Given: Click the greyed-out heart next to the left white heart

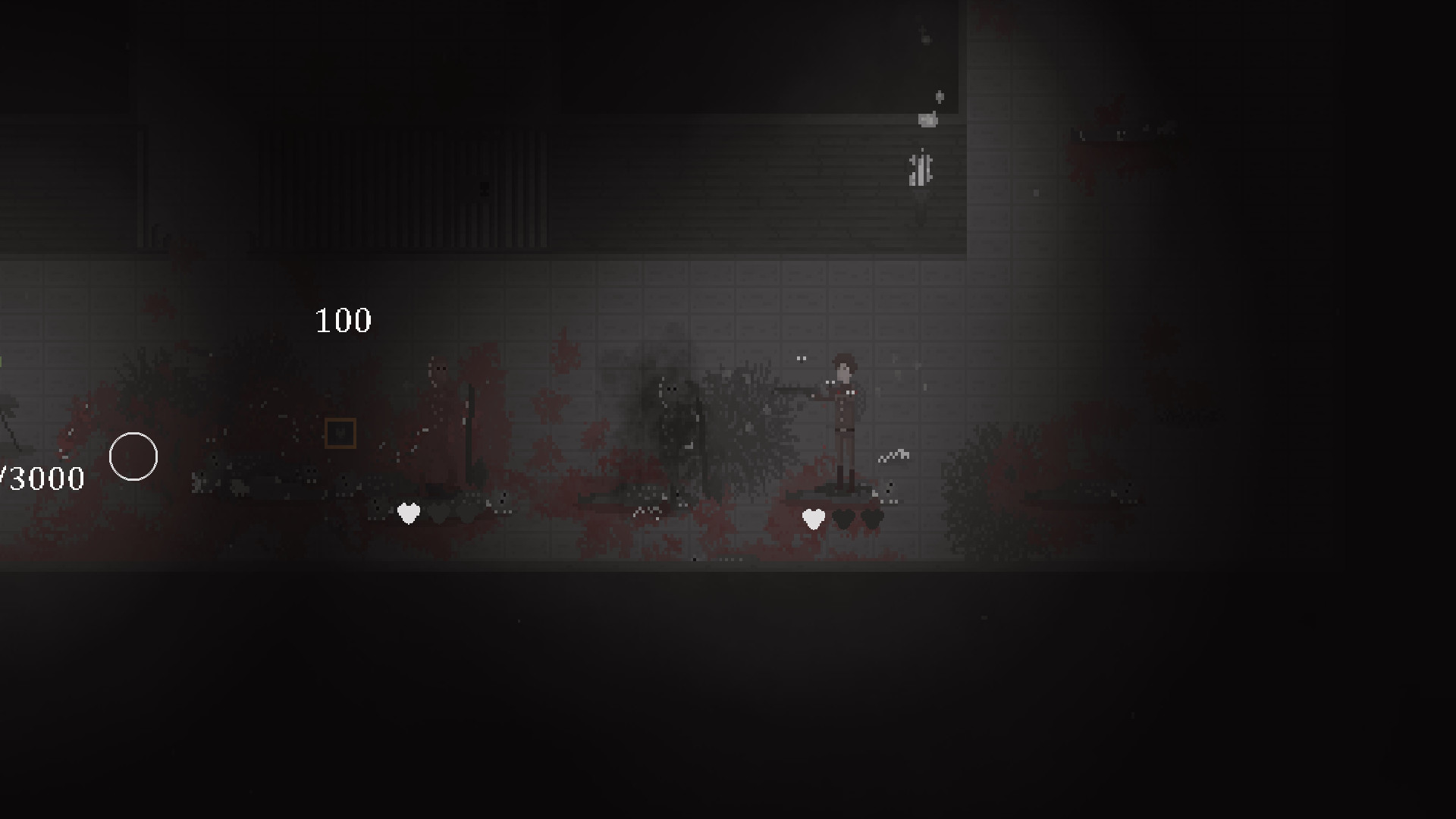Looking at the screenshot, I should point(438,511).
